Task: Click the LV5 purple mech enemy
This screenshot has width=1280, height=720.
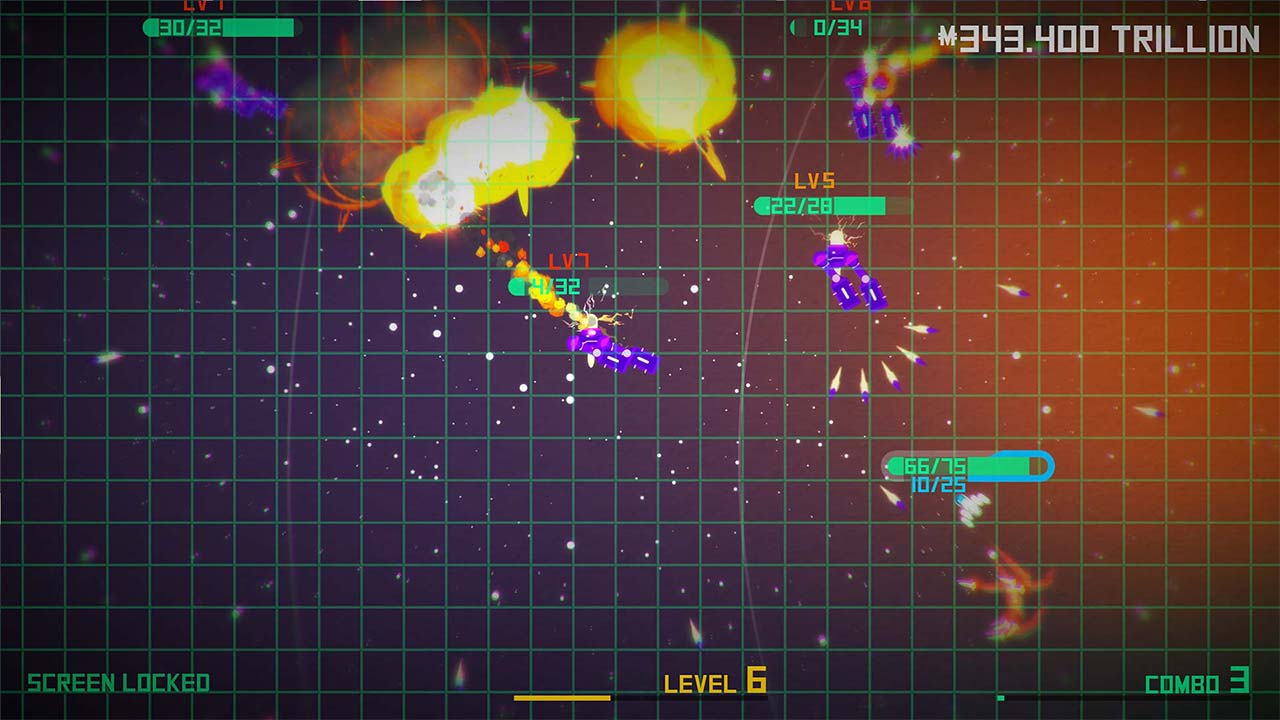Action: tap(845, 270)
